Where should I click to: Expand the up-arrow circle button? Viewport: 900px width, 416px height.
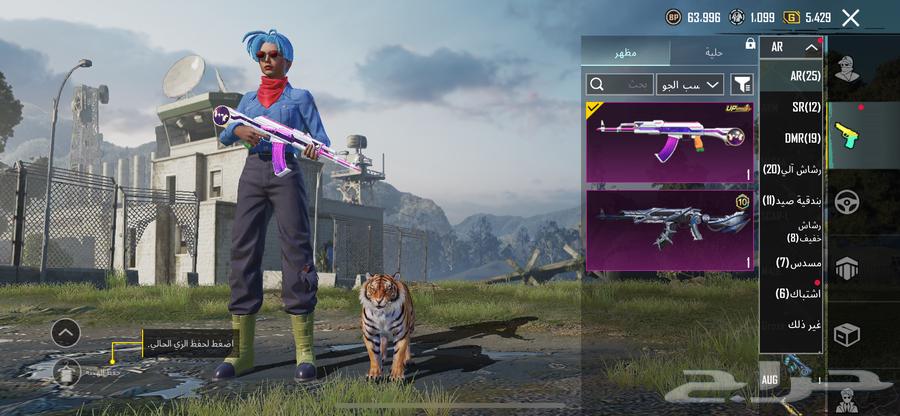coord(65,332)
